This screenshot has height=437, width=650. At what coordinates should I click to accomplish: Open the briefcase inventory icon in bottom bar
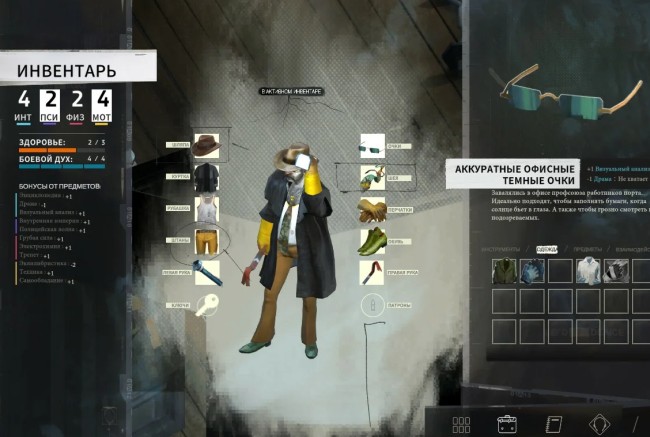[508, 423]
